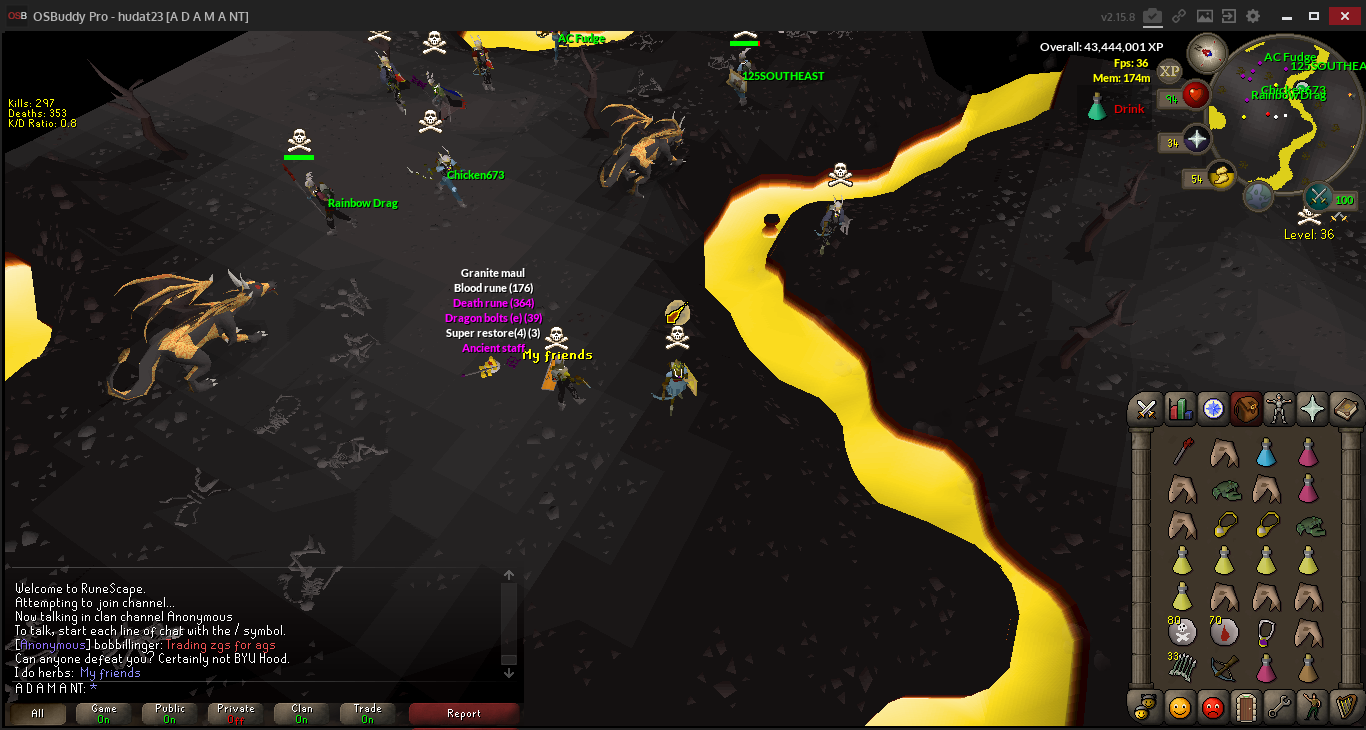Open the Magic spellbook tab
The width and height of the screenshot is (1366, 730).
[x=1345, y=409]
